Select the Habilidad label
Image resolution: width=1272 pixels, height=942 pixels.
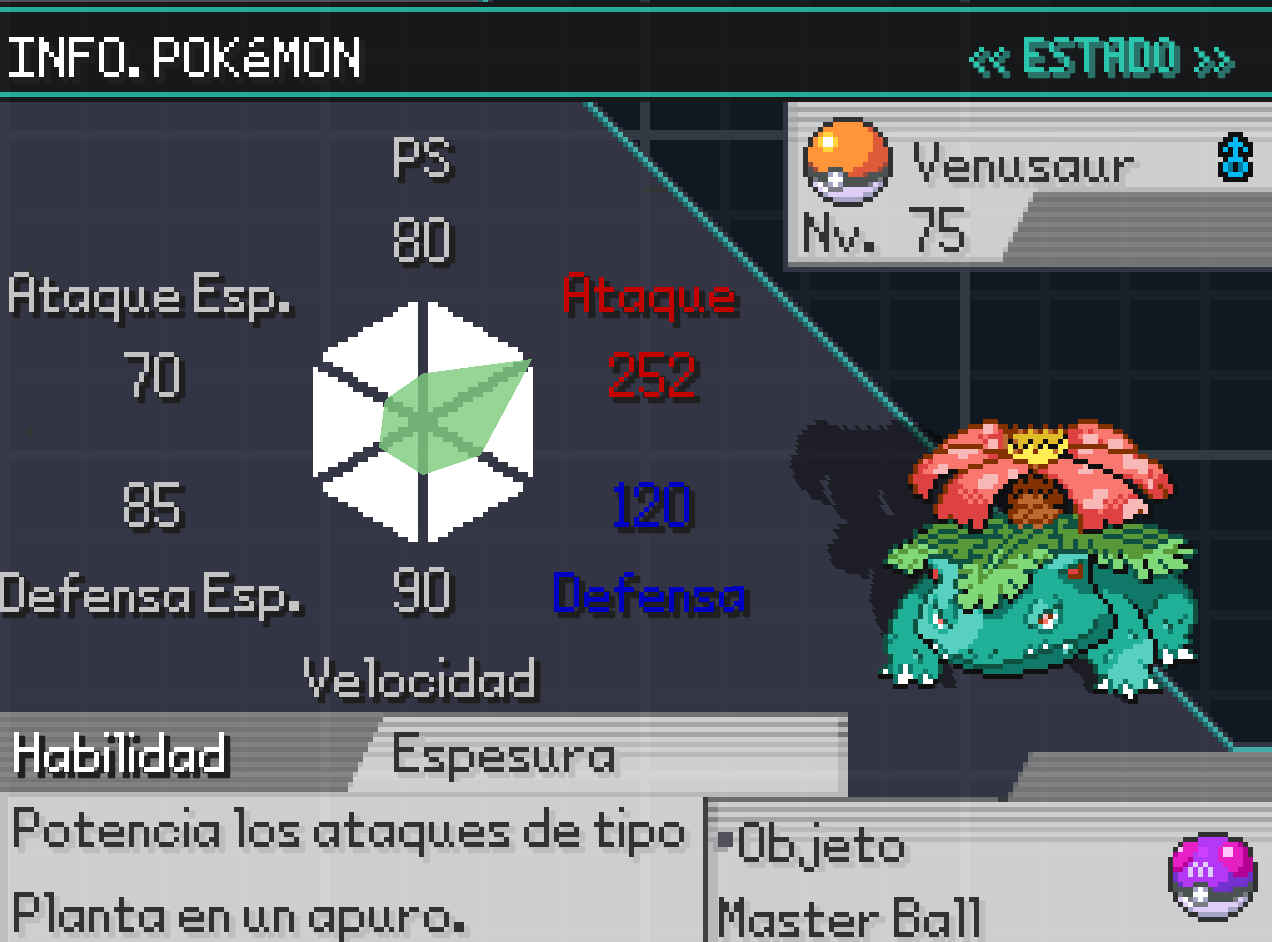coord(120,755)
